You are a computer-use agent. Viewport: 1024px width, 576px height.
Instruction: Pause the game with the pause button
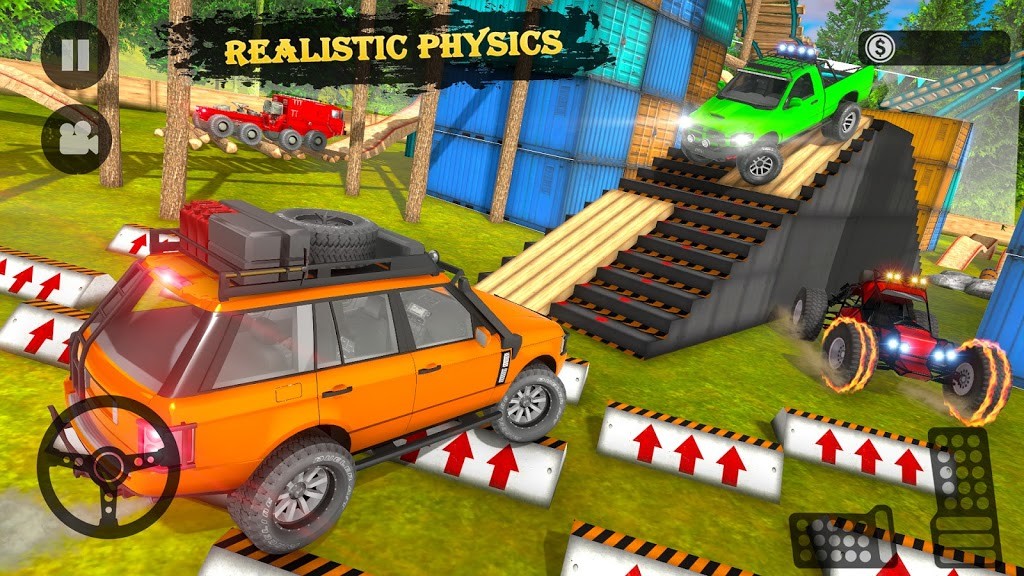click(75, 54)
